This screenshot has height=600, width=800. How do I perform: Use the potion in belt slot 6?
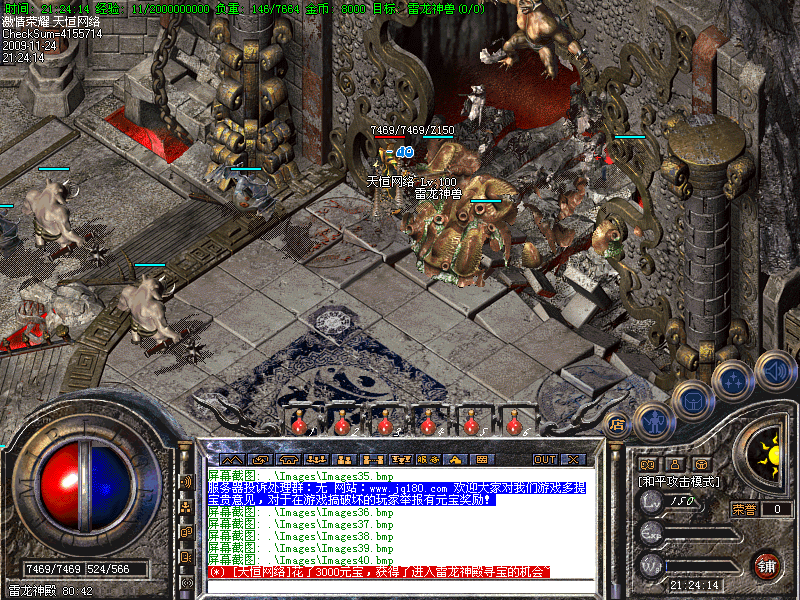click(x=513, y=424)
